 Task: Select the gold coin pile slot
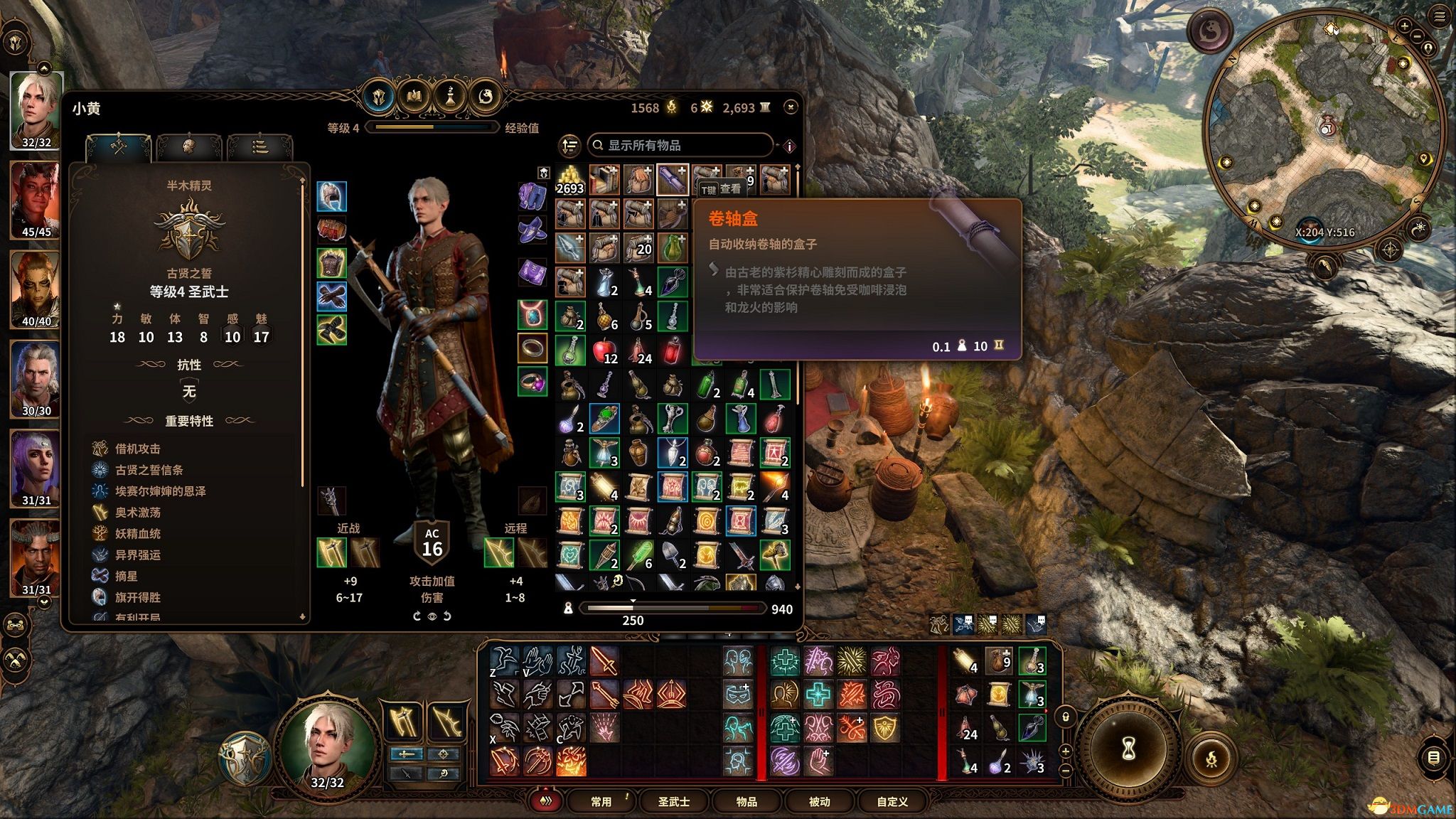[569, 180]
